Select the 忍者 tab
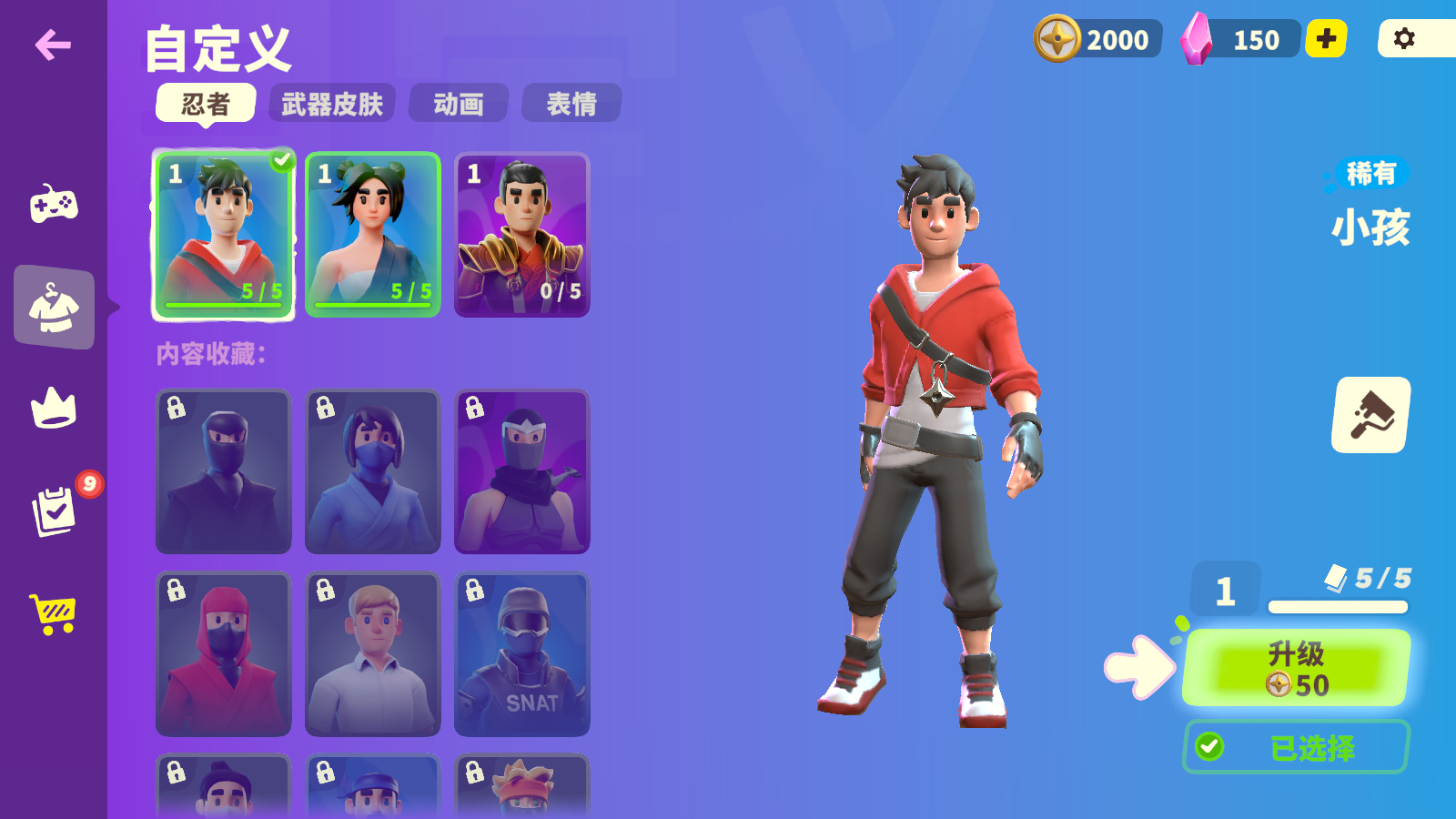Screen dimensions: 1456x819 [207, 104]
